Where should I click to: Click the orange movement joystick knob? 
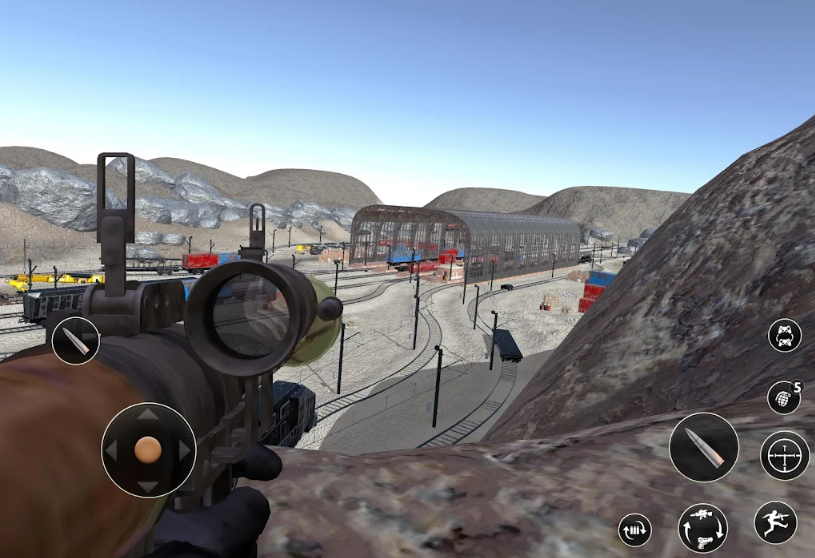[x=148, y=450]
